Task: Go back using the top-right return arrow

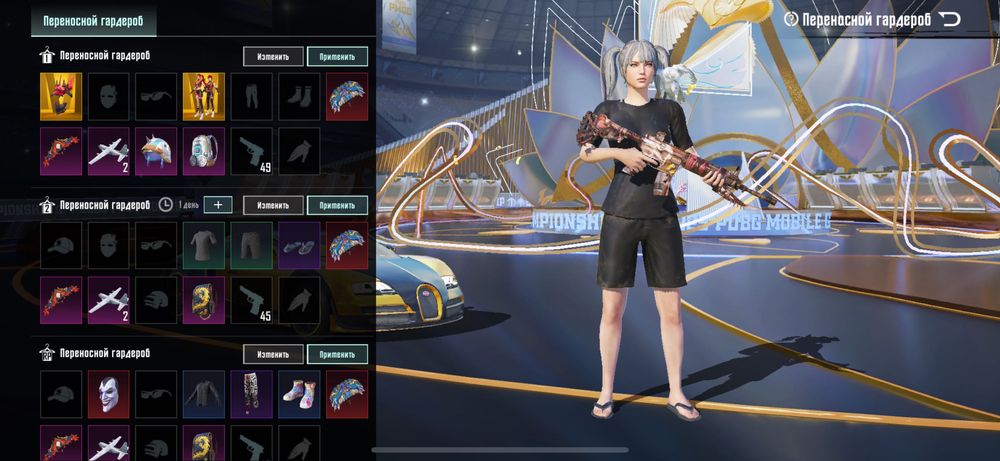Action: [949, 19]
